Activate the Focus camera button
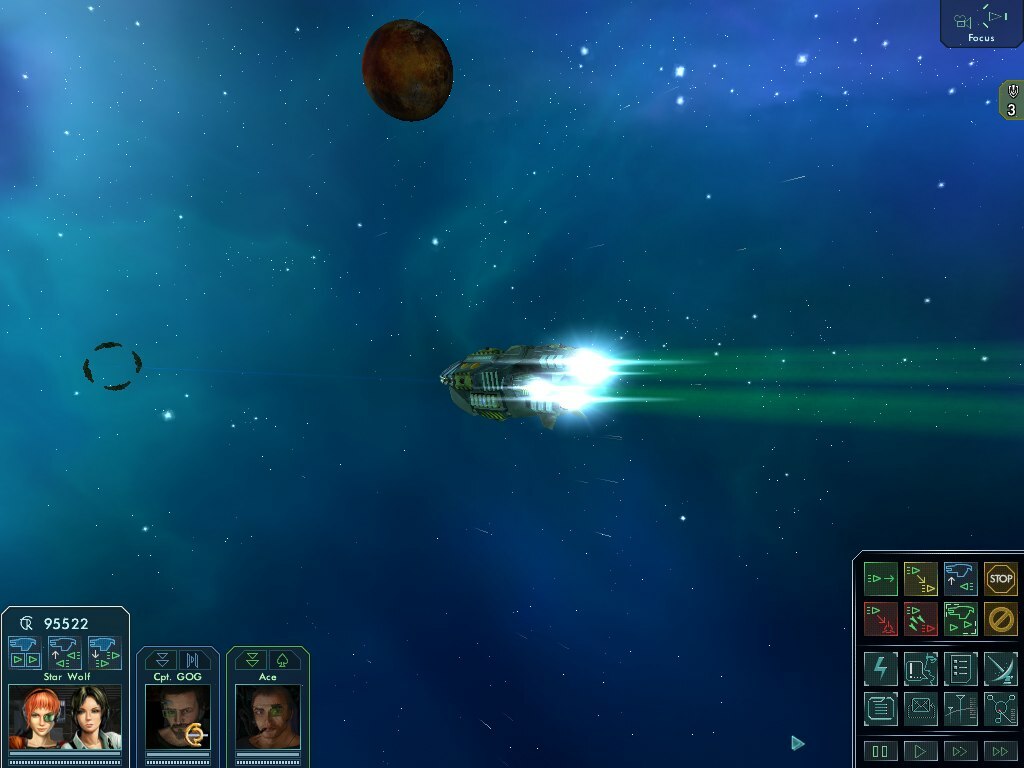Image resolution: width=1024 pixels, height=768 pixels. (x=981, y=22)
